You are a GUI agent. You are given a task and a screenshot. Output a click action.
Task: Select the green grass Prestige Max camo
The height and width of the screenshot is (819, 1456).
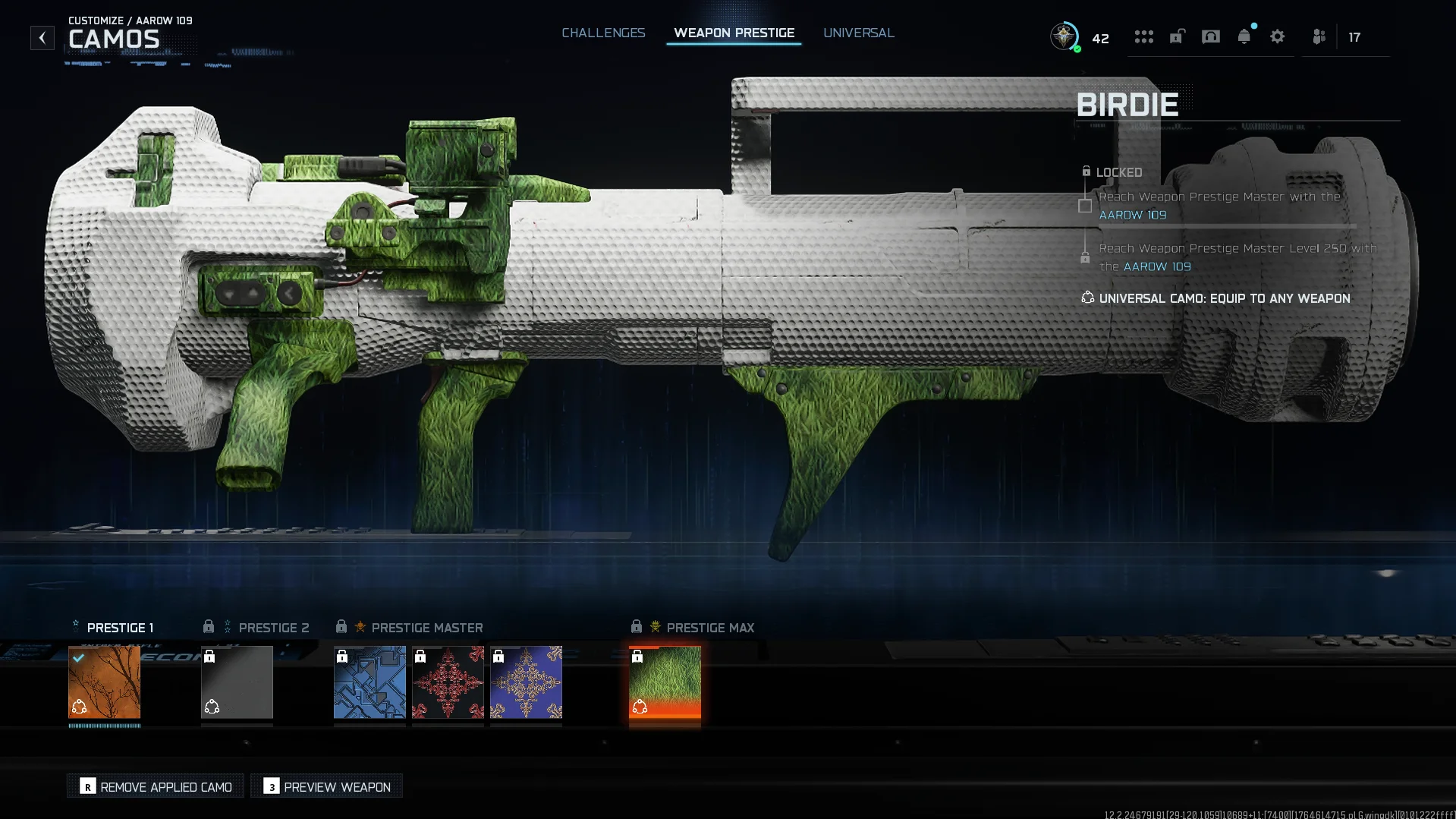[665, 682]
